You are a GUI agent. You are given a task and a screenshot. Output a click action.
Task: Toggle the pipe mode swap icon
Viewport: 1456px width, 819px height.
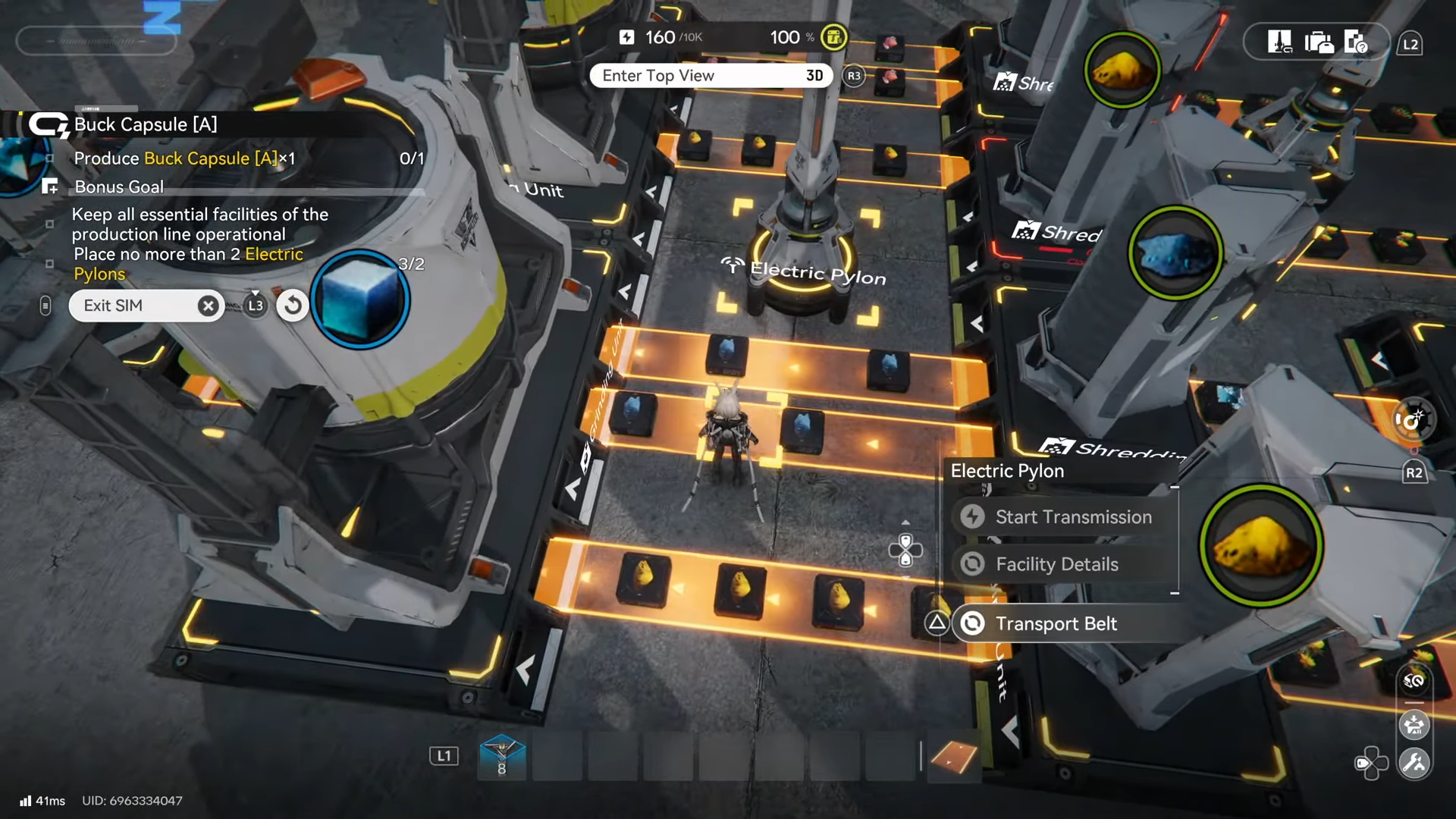[1414, 681]
